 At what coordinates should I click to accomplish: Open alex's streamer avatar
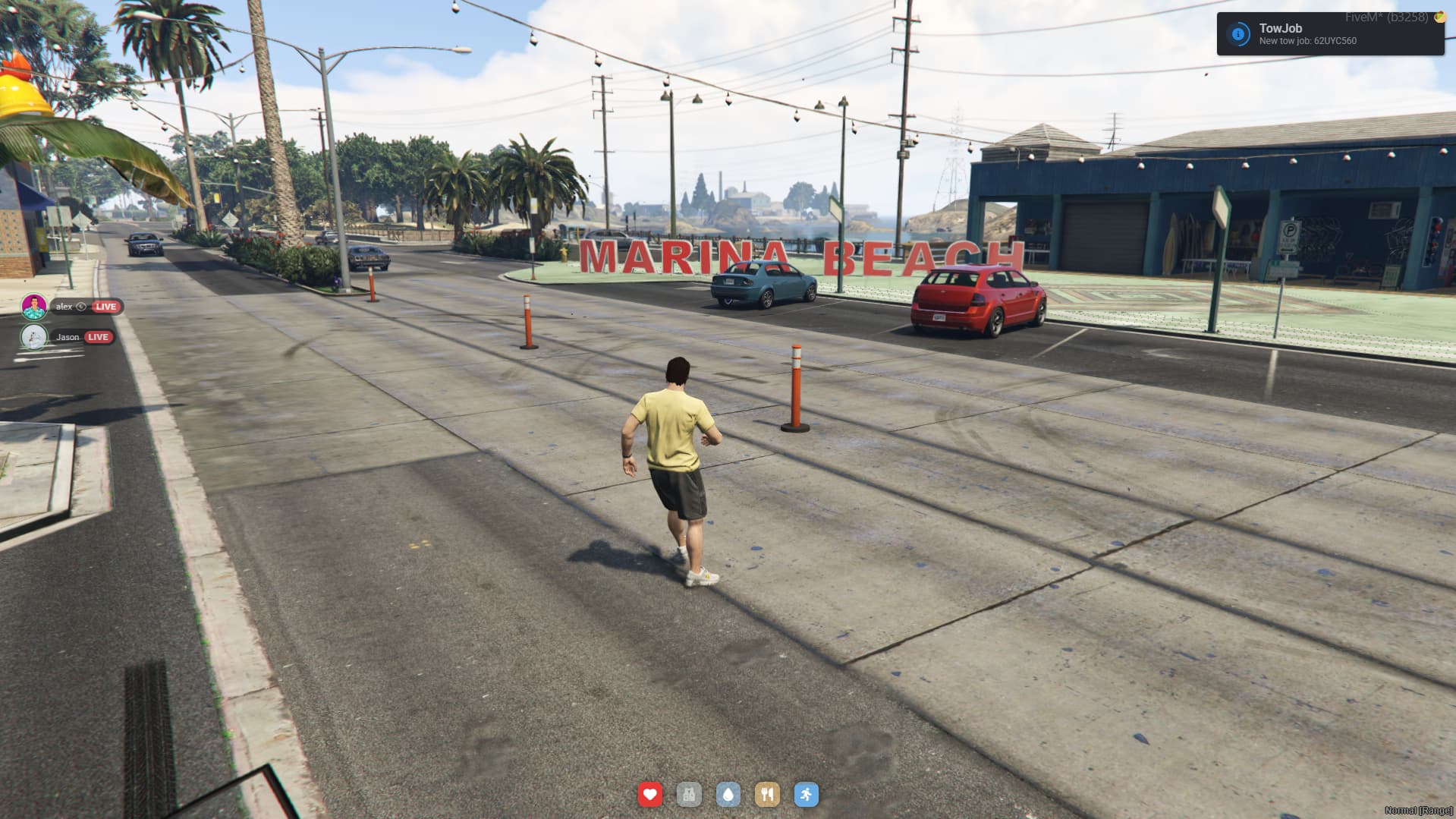33,308
